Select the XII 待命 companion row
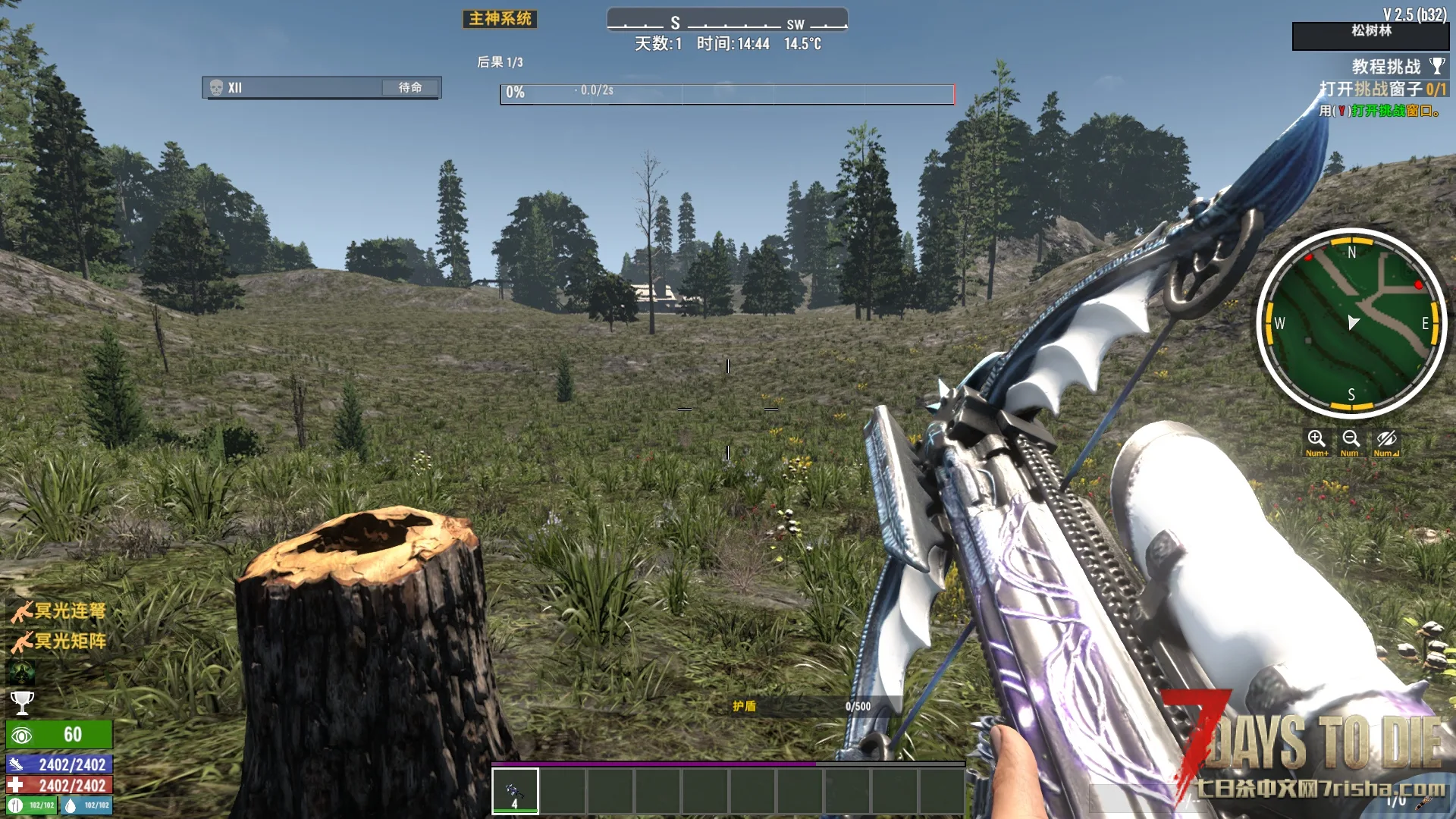Viewport: 1456px width, 819px height. tap(322, 88)
